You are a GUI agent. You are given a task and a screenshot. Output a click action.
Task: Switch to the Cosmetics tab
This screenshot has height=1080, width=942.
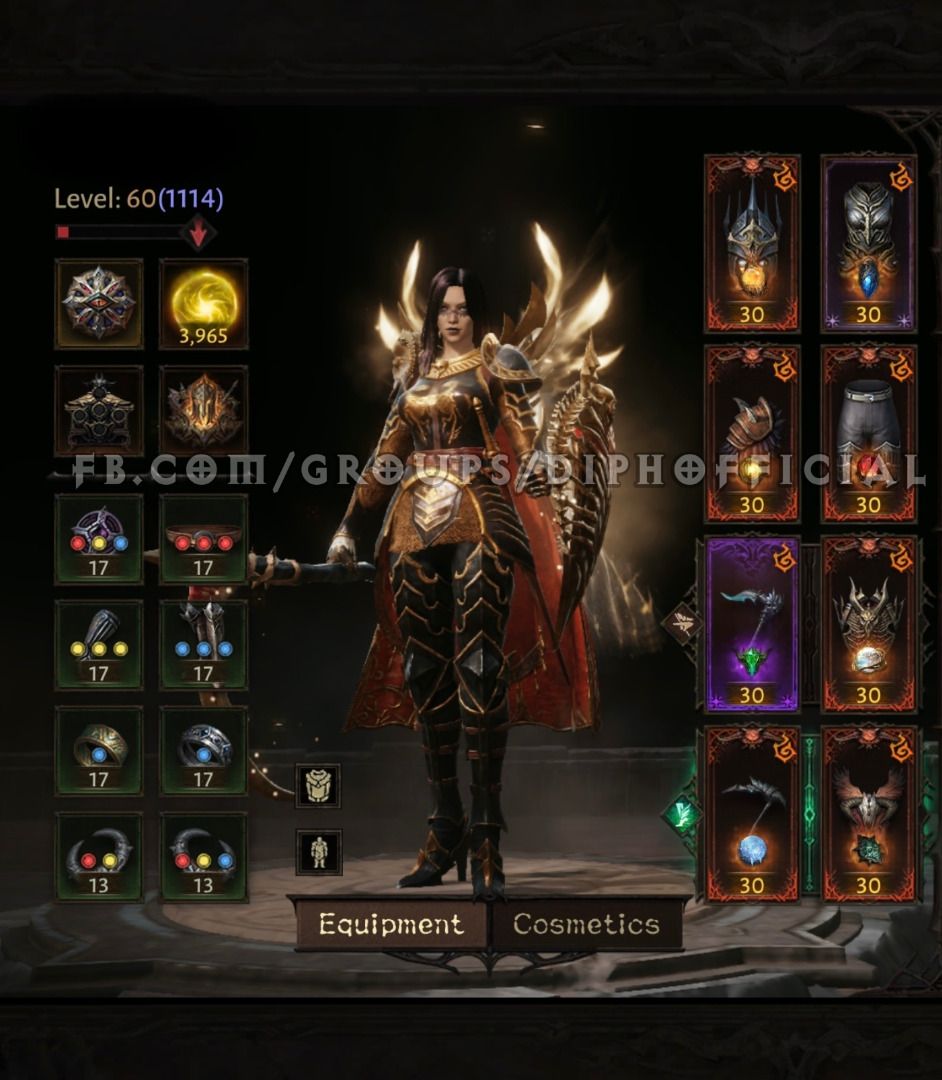(586, 924)
